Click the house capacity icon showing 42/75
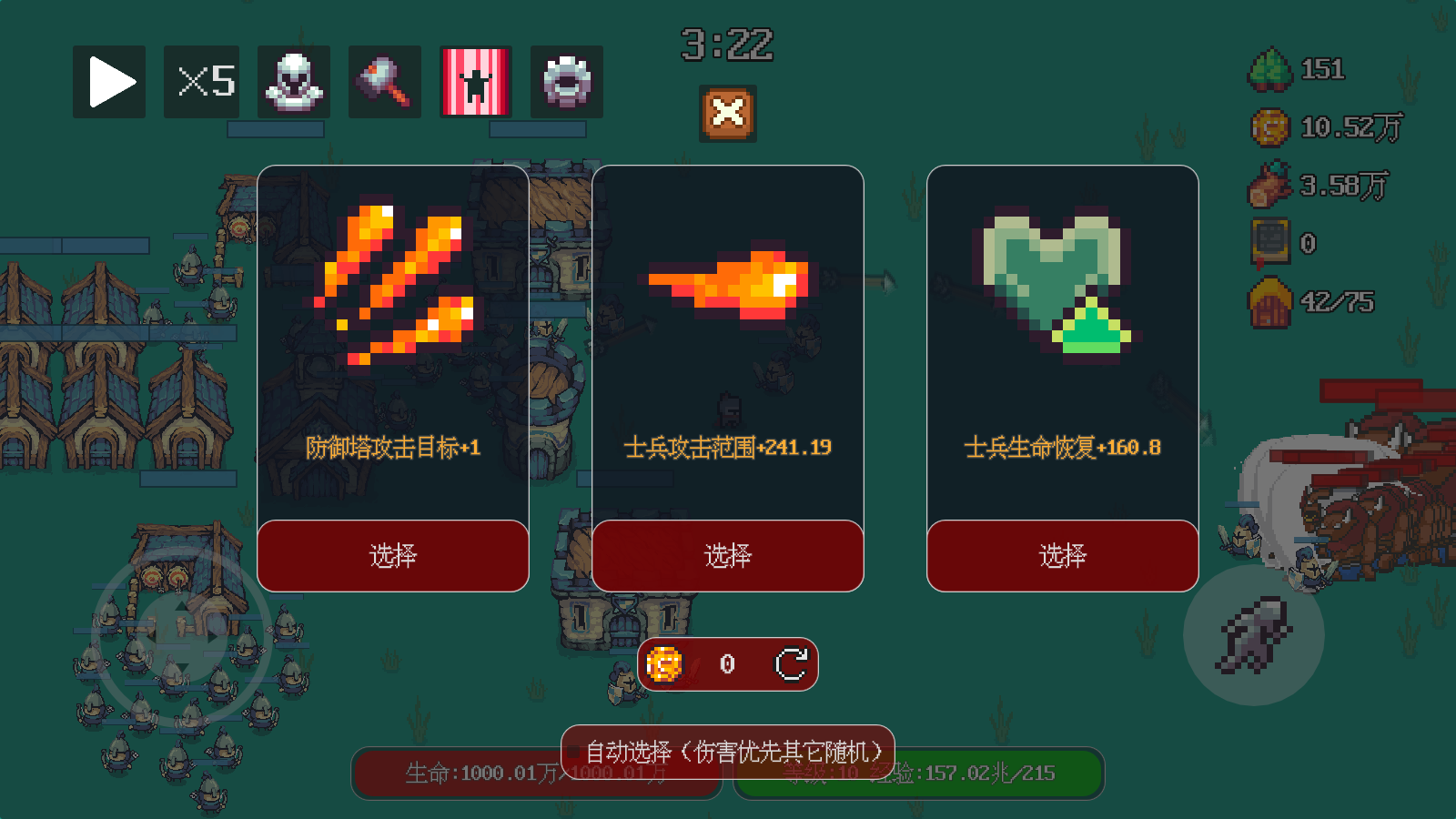1456x819 pixels. [x=1268, y=300]
